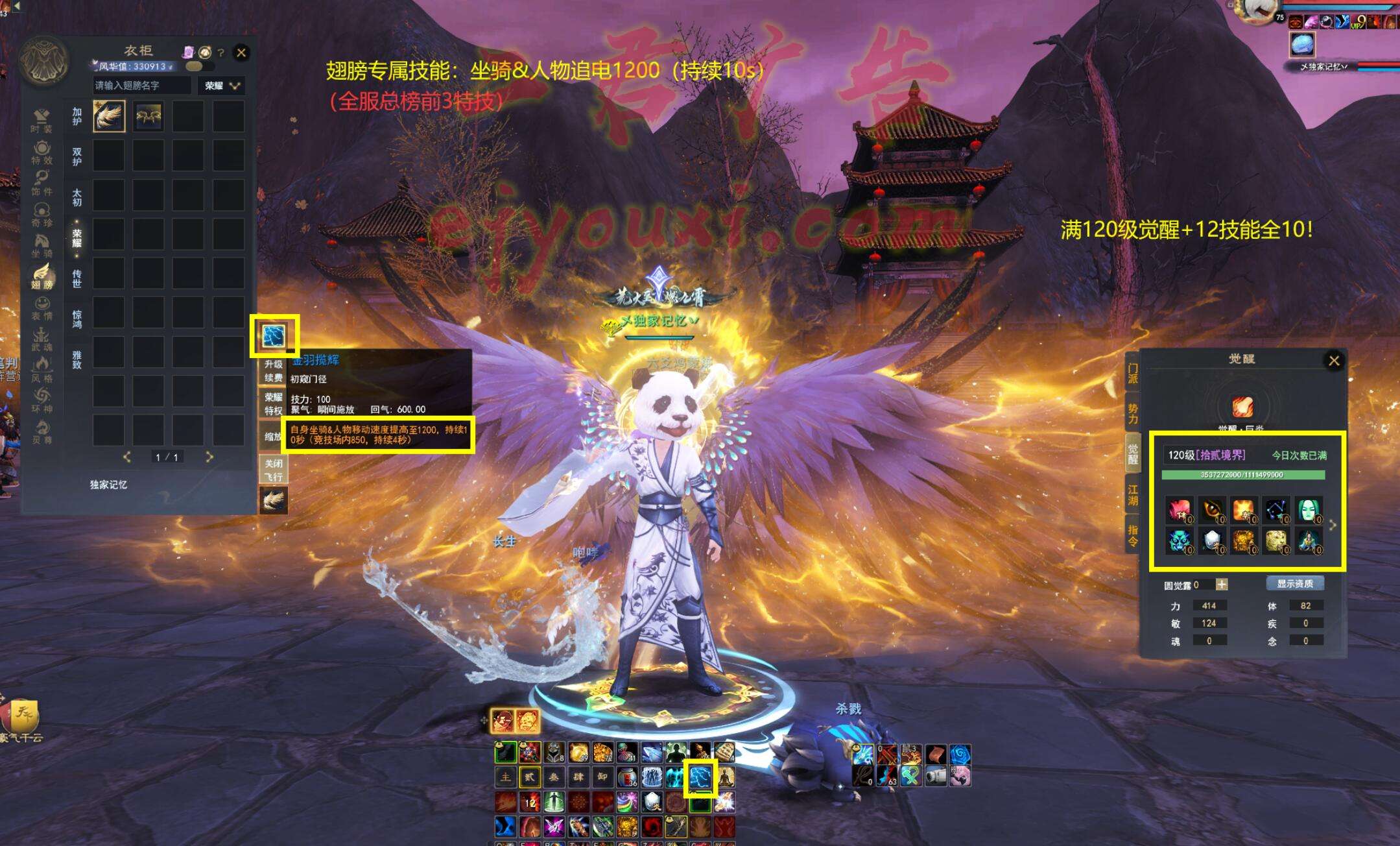
Task: Close the 衣柜 wardrobe panel
Action: 241,53
